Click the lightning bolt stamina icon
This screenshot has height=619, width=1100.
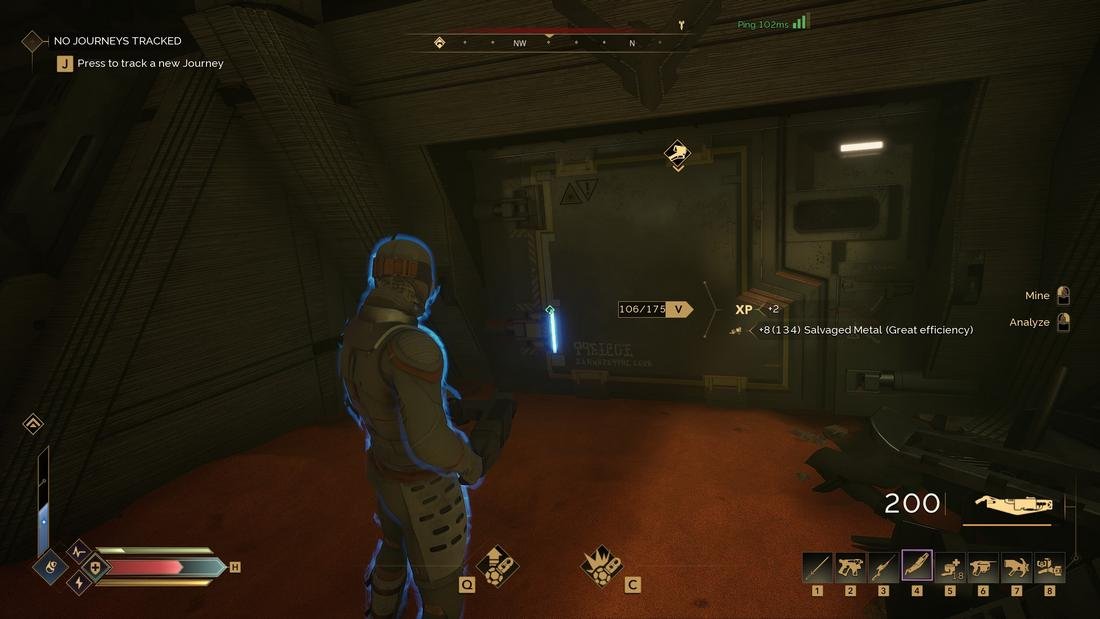point(79,583)
